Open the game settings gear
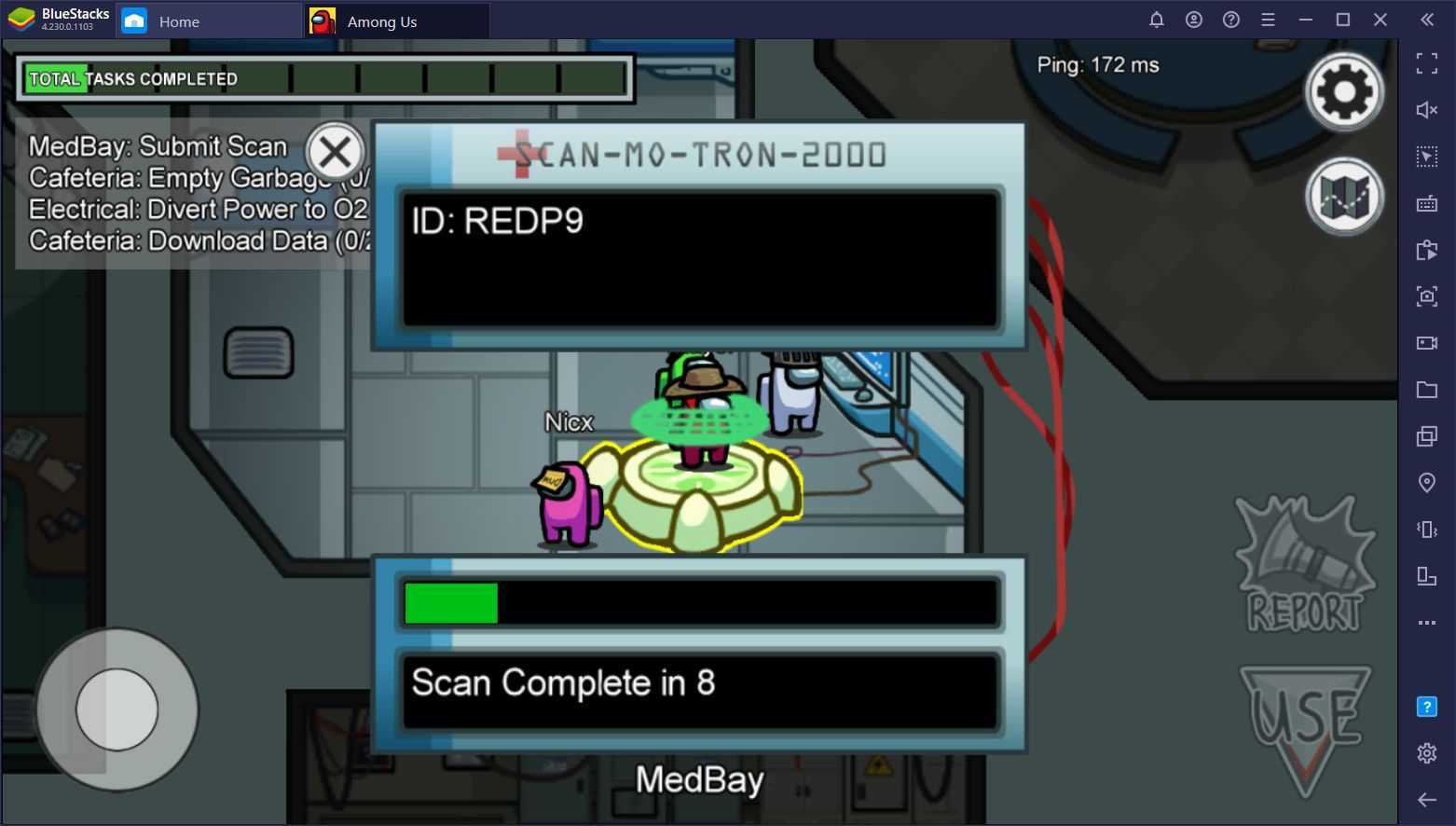1456x826 pixels. point(1343,91)
